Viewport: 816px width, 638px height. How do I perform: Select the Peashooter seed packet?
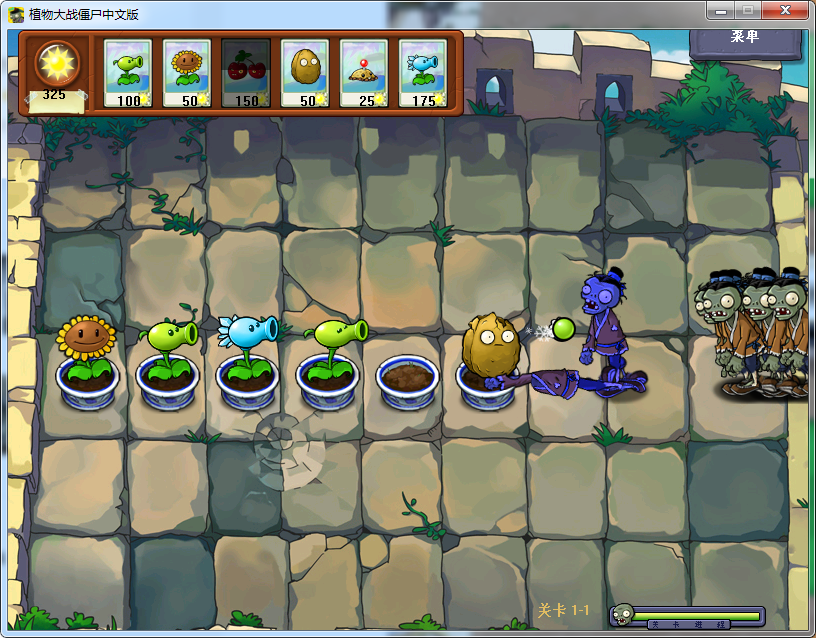pos(128,73)
